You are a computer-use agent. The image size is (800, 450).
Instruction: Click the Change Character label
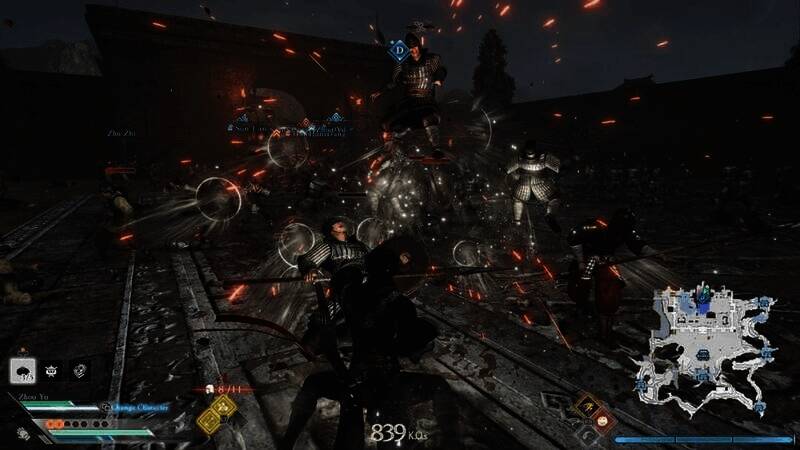pyautogui.click(x=140, y=408)
